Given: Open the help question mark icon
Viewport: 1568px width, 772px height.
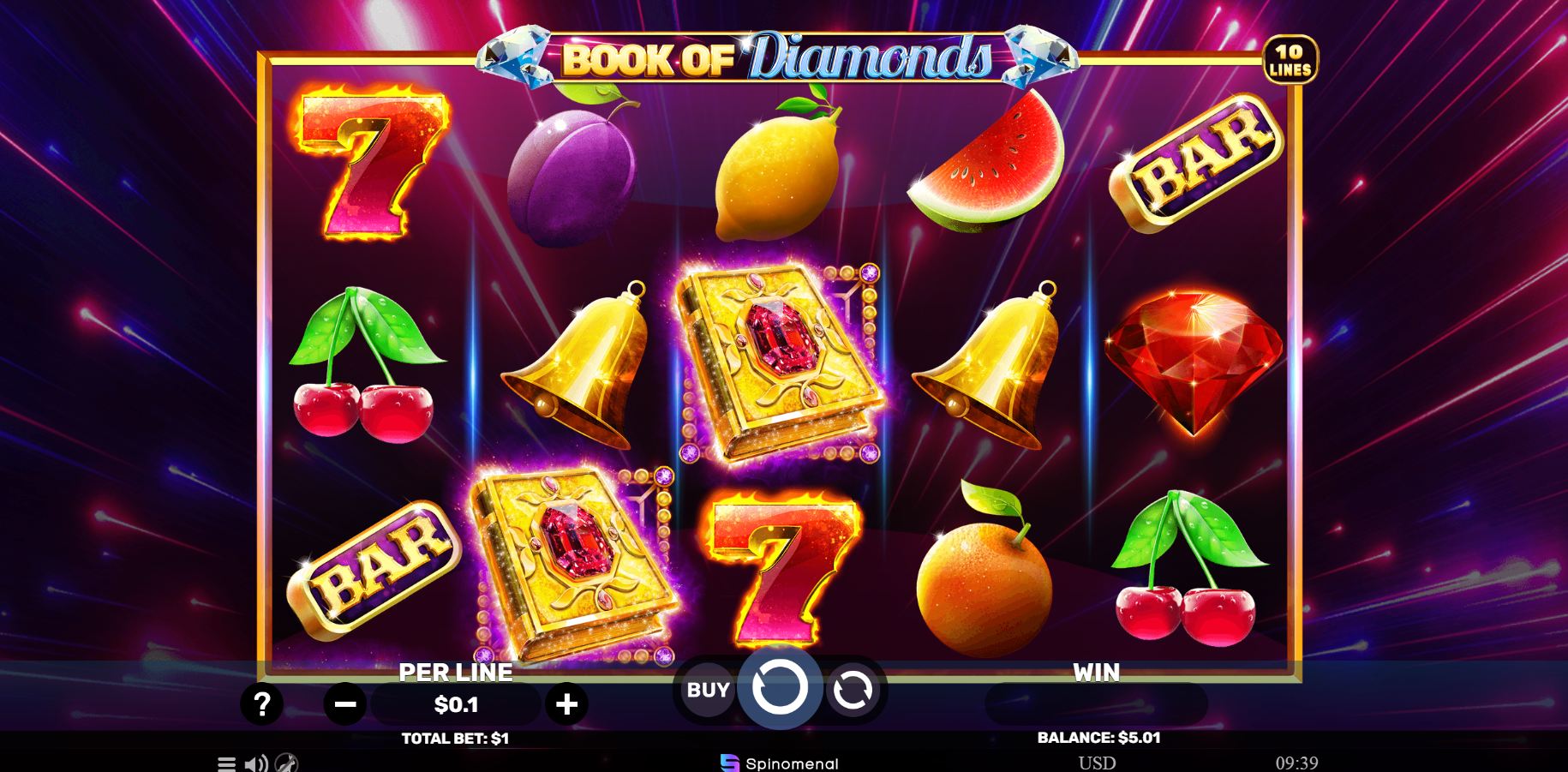Looking at the screenshot, I should point(262,704).
